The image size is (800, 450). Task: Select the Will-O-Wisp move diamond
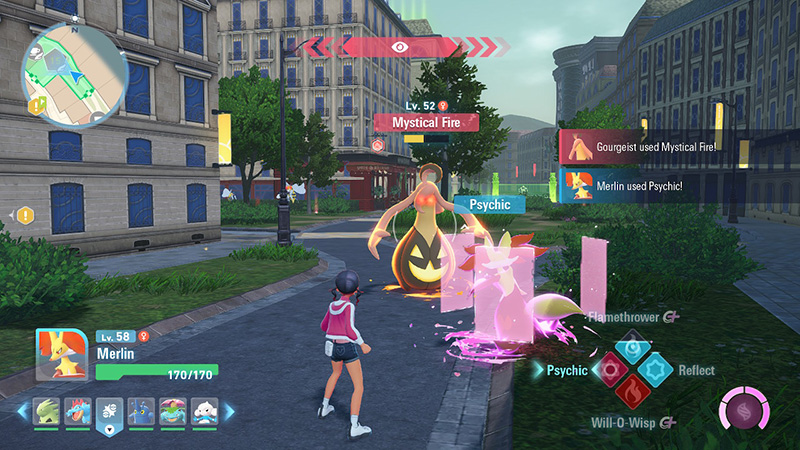(x=632, y=394)
